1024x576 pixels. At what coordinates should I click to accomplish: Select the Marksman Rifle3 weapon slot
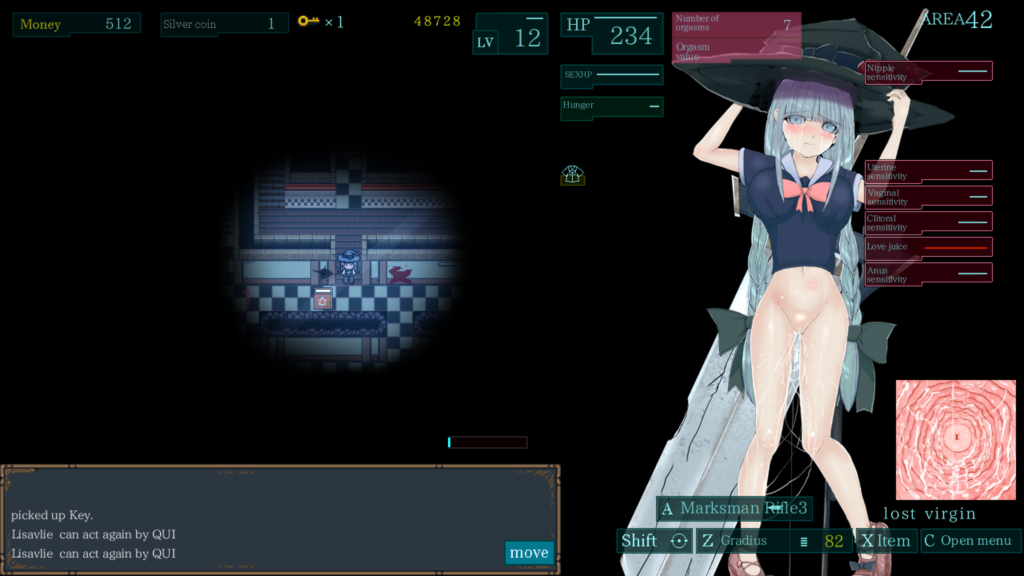tap(734, 508)
